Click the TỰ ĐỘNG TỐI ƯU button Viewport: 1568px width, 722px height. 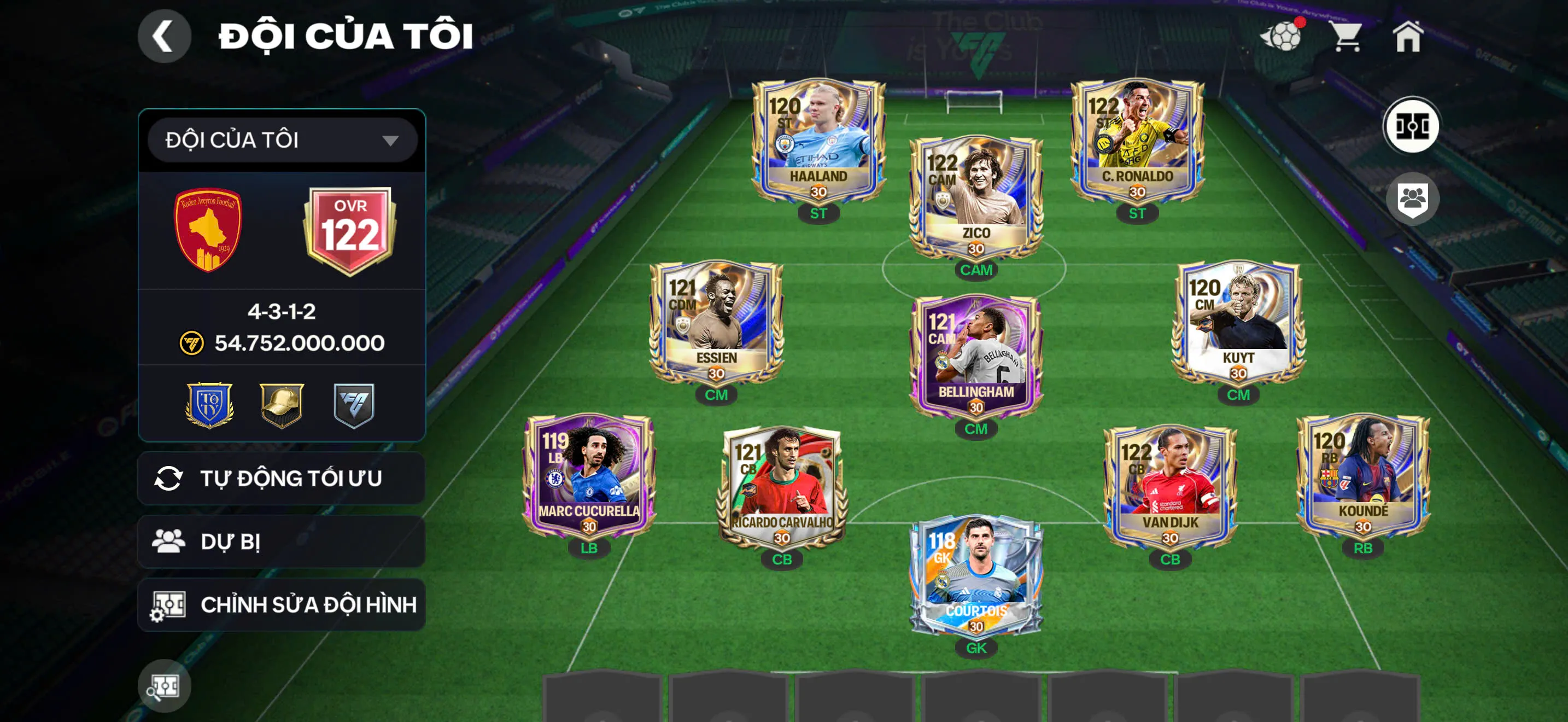point(282,479)
